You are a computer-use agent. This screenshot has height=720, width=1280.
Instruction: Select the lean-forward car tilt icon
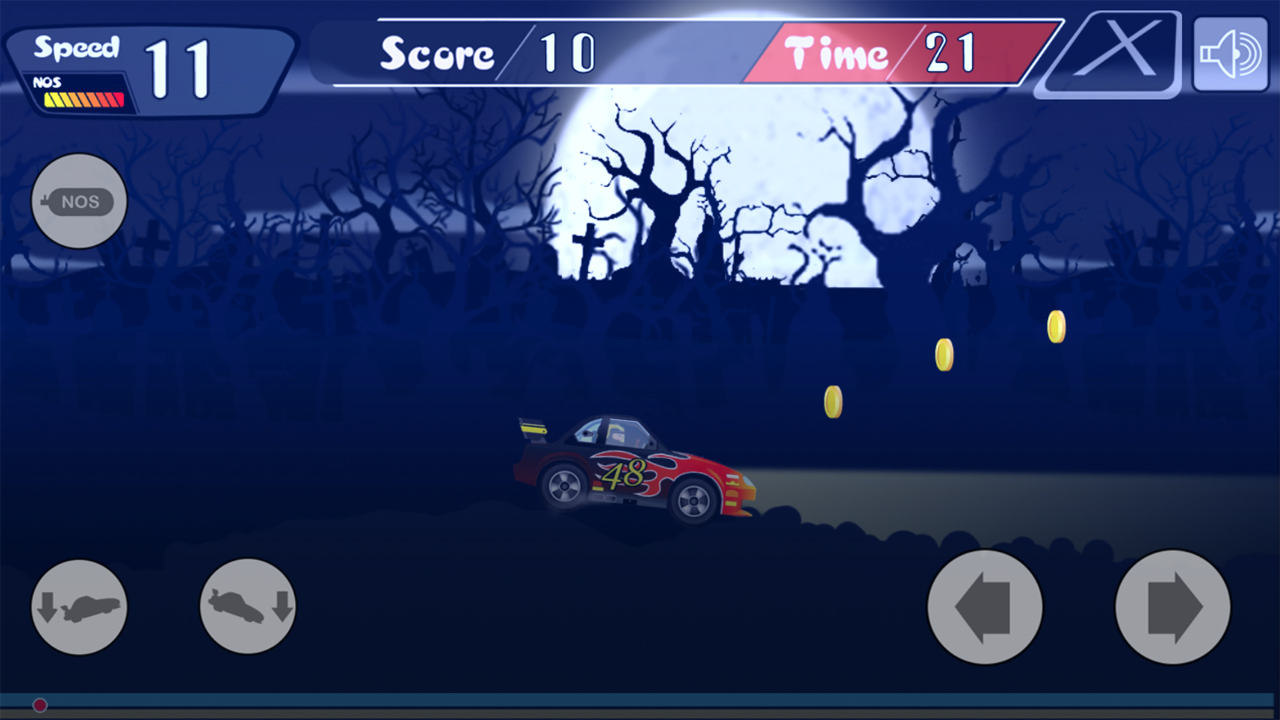click(x=247, y=607)
